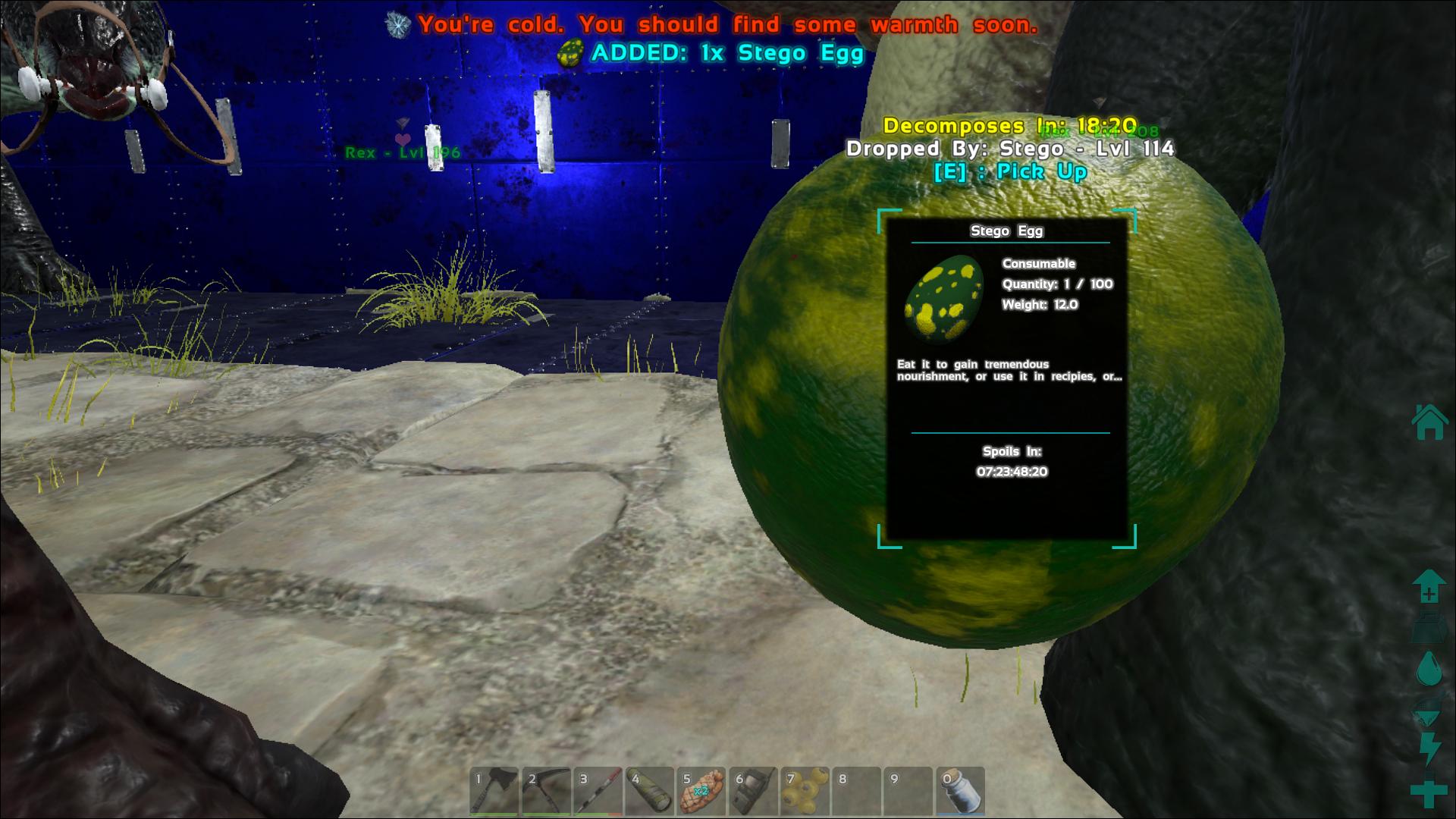The width and height of the screenshot is (1456, 819).
Task: Equip the pickaxe from hotbar slot 2
Action: click(x=546, y=792)
